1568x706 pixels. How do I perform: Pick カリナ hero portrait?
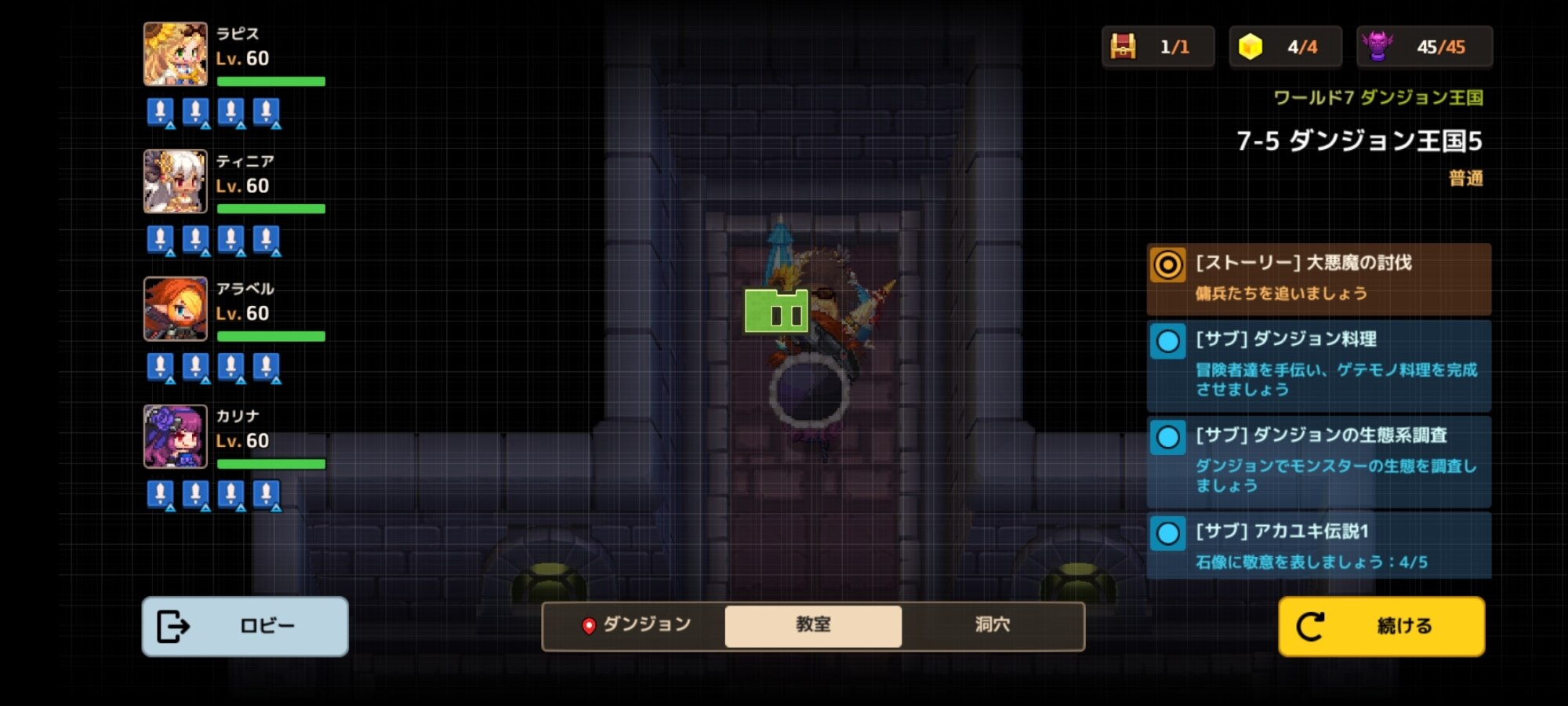click(176, 437)
